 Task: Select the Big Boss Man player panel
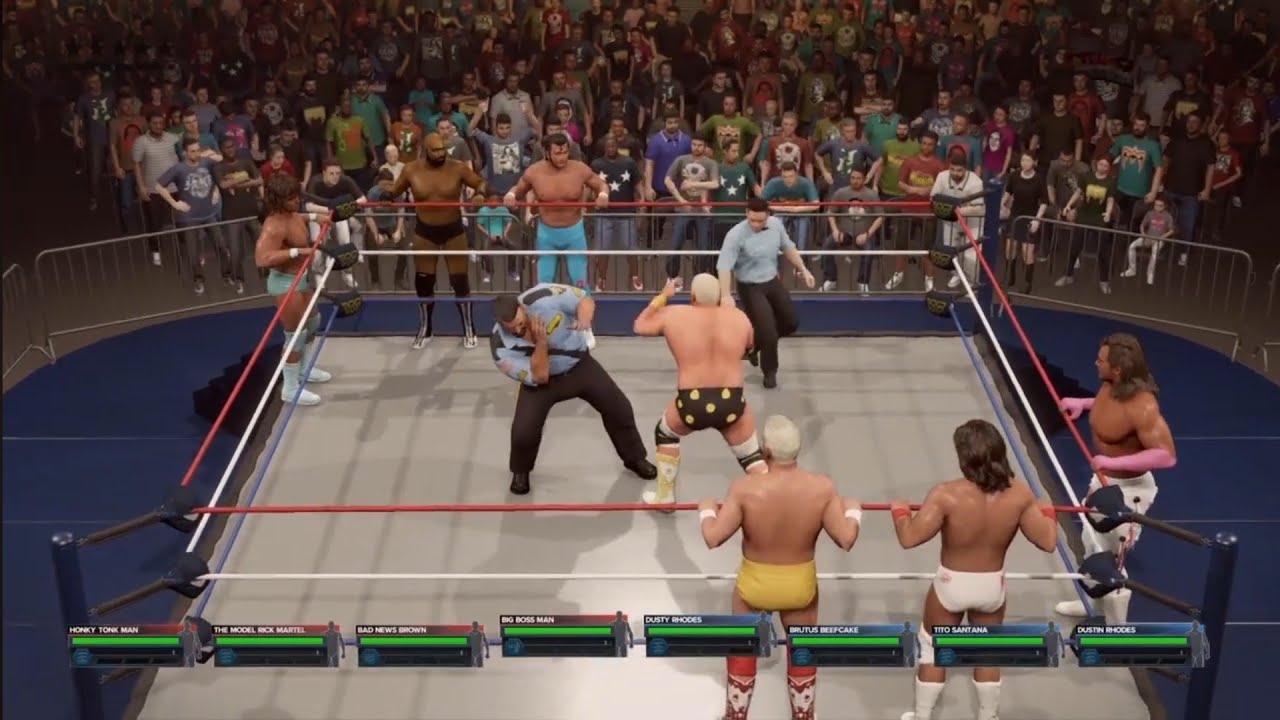565,636
